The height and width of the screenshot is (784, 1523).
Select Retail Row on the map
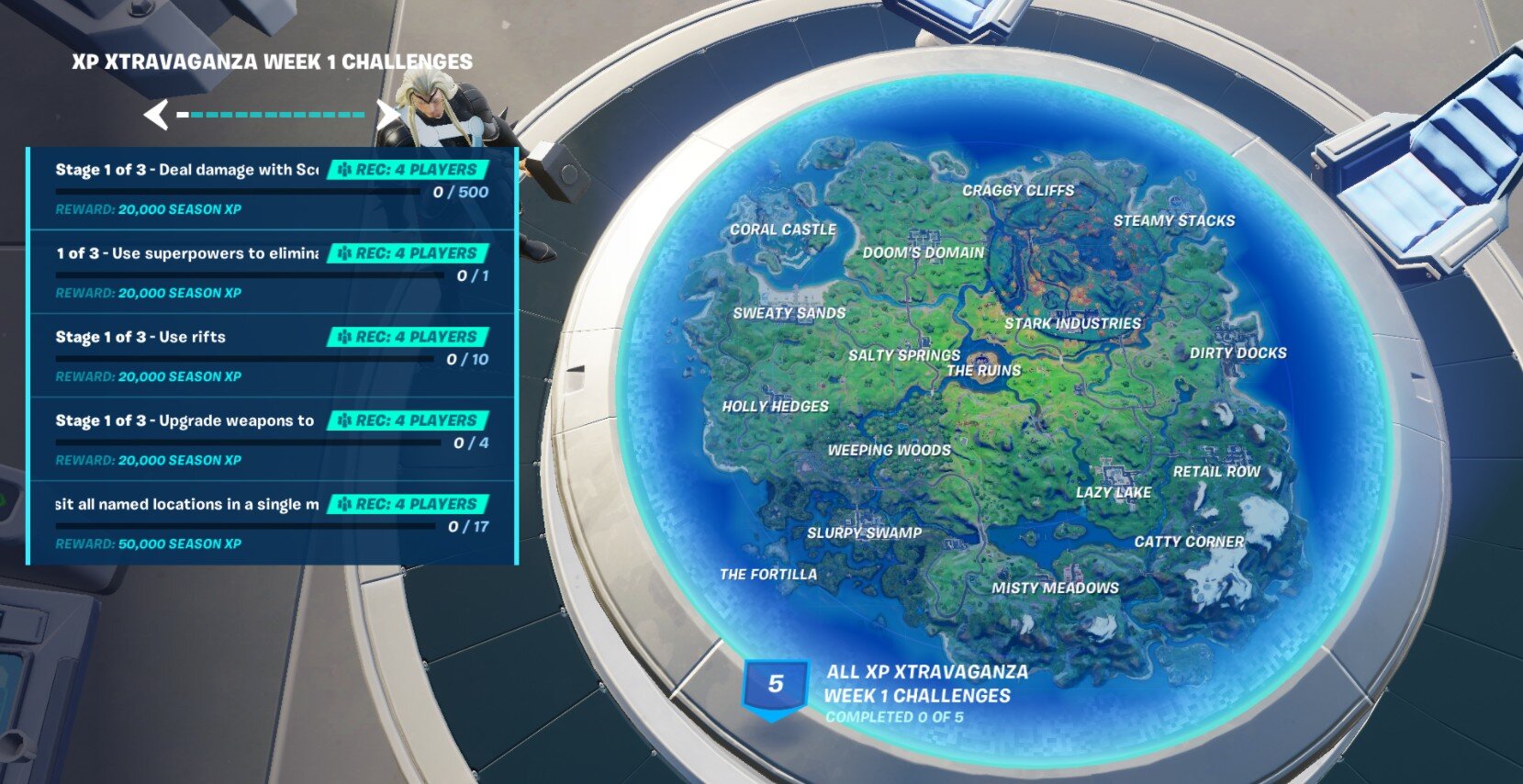(1216, 471)
